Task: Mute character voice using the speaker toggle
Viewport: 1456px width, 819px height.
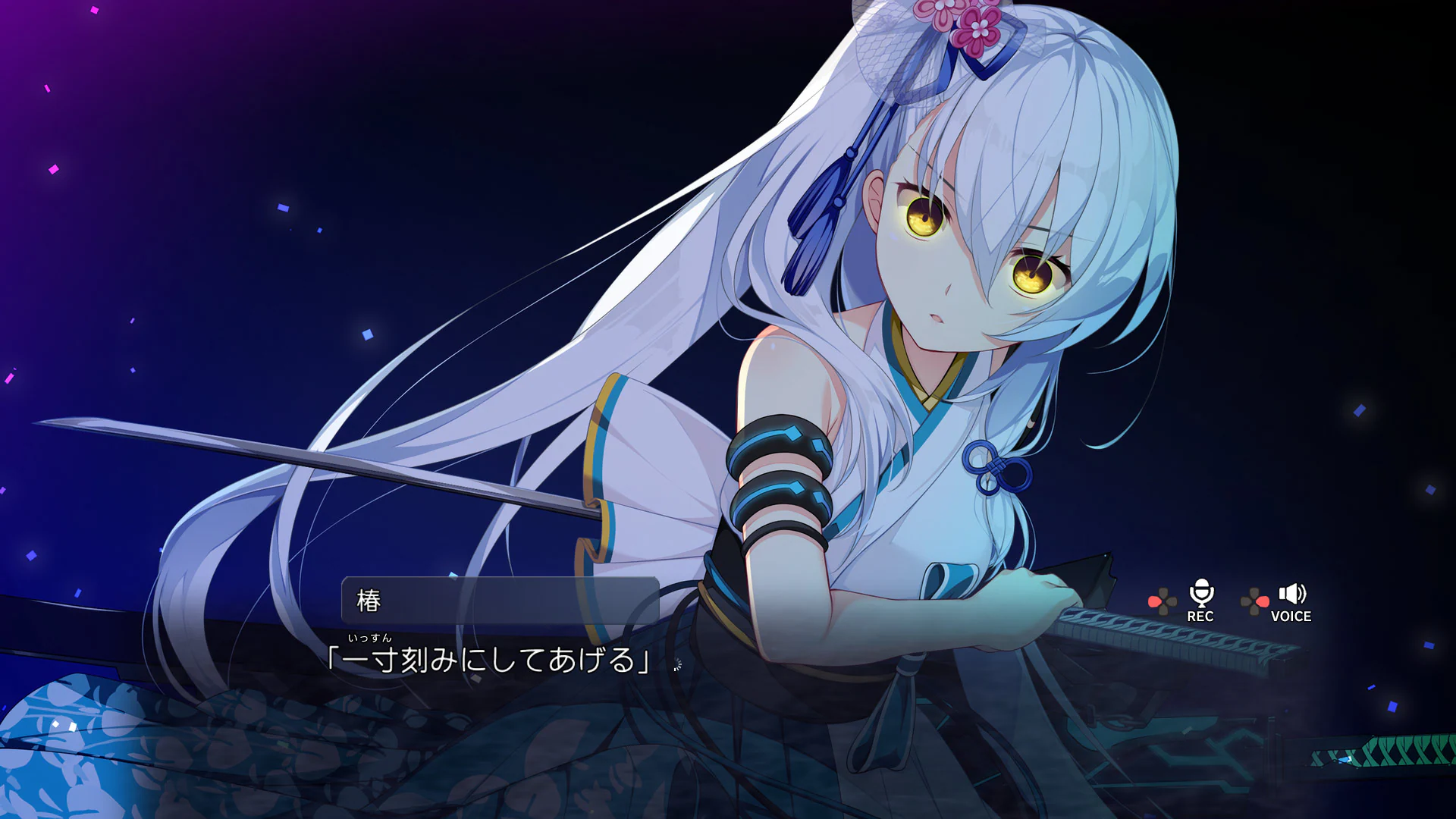Action: tap(1291, 594)
